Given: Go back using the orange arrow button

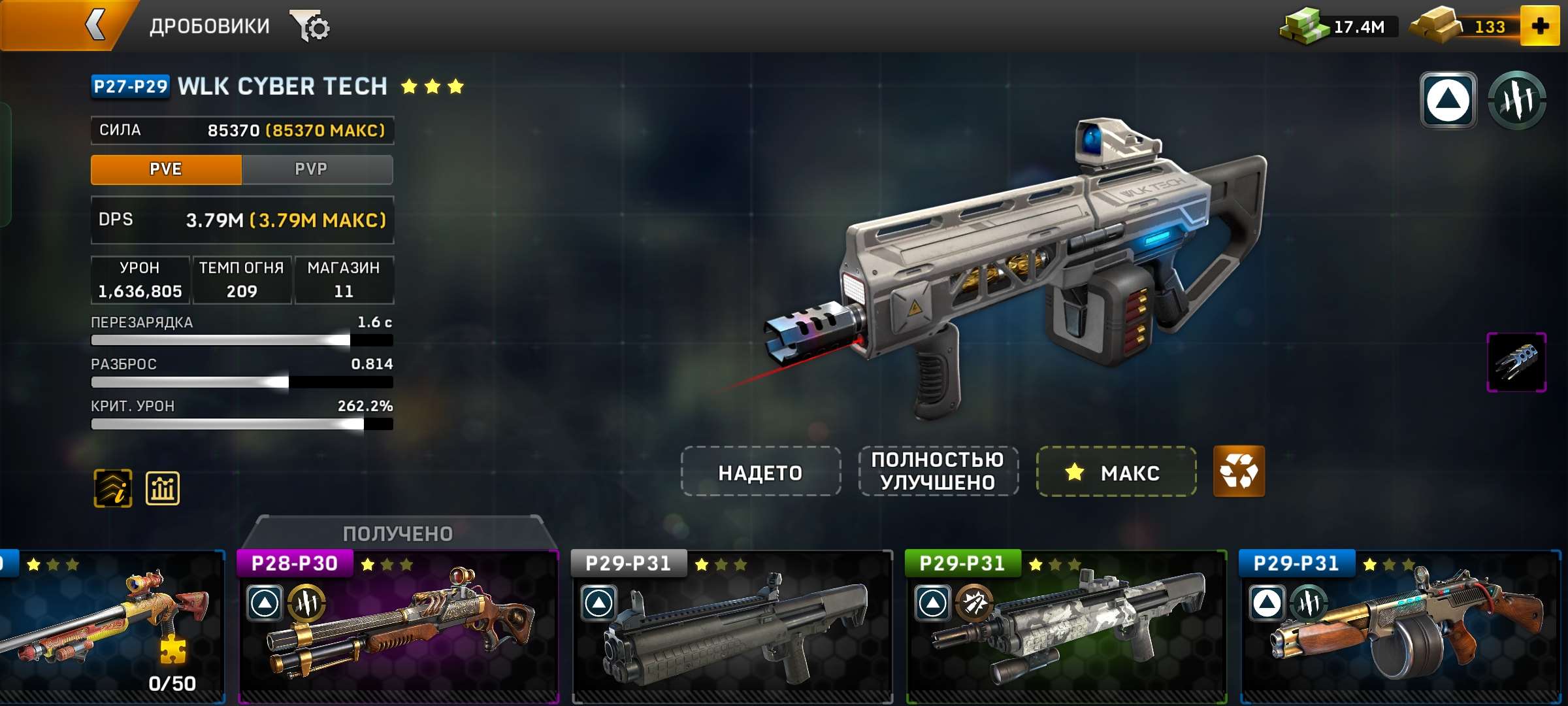Looking at the screenshot, I should (95, 26).
